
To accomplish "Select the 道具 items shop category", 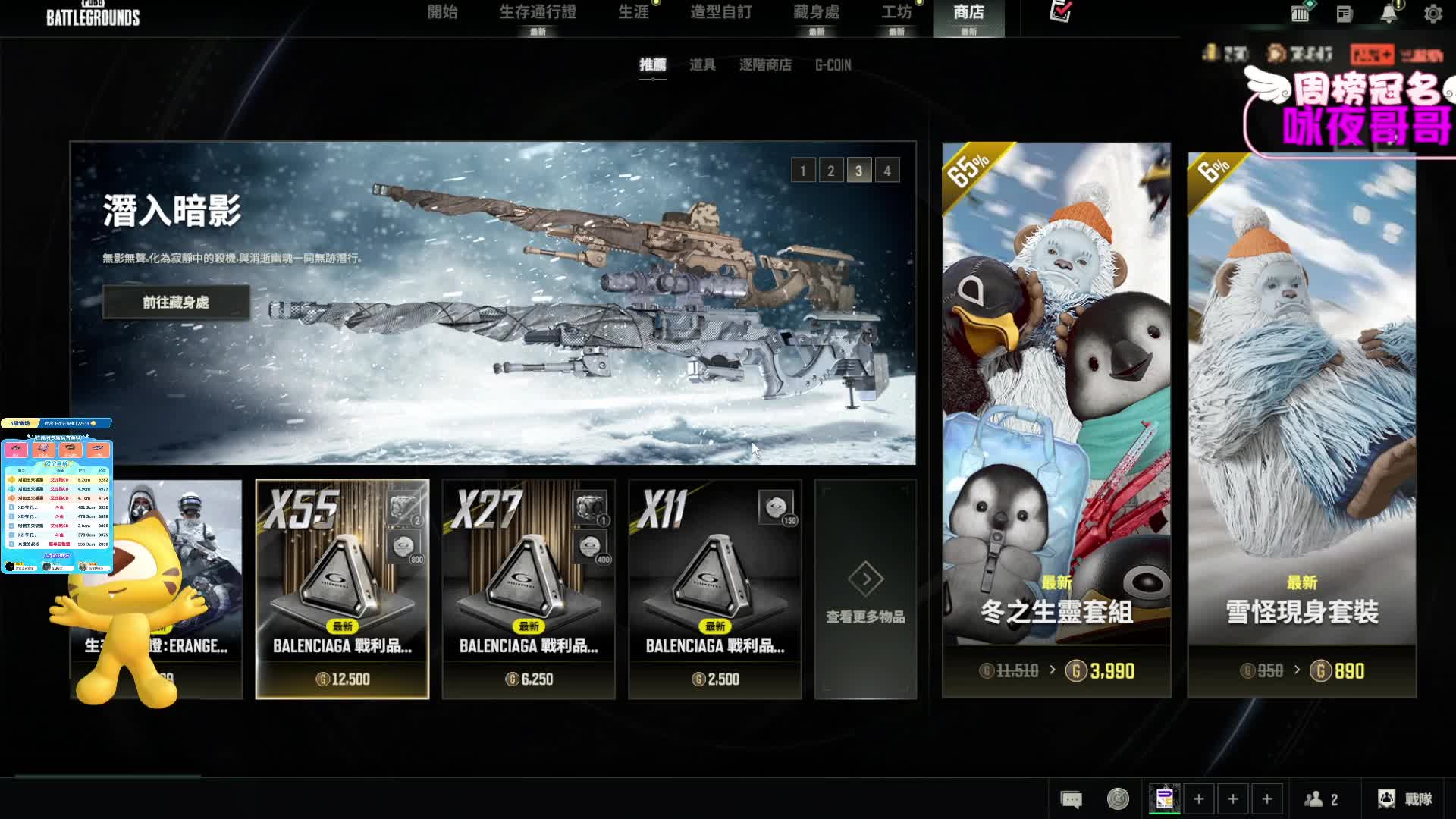I will 702,65.
